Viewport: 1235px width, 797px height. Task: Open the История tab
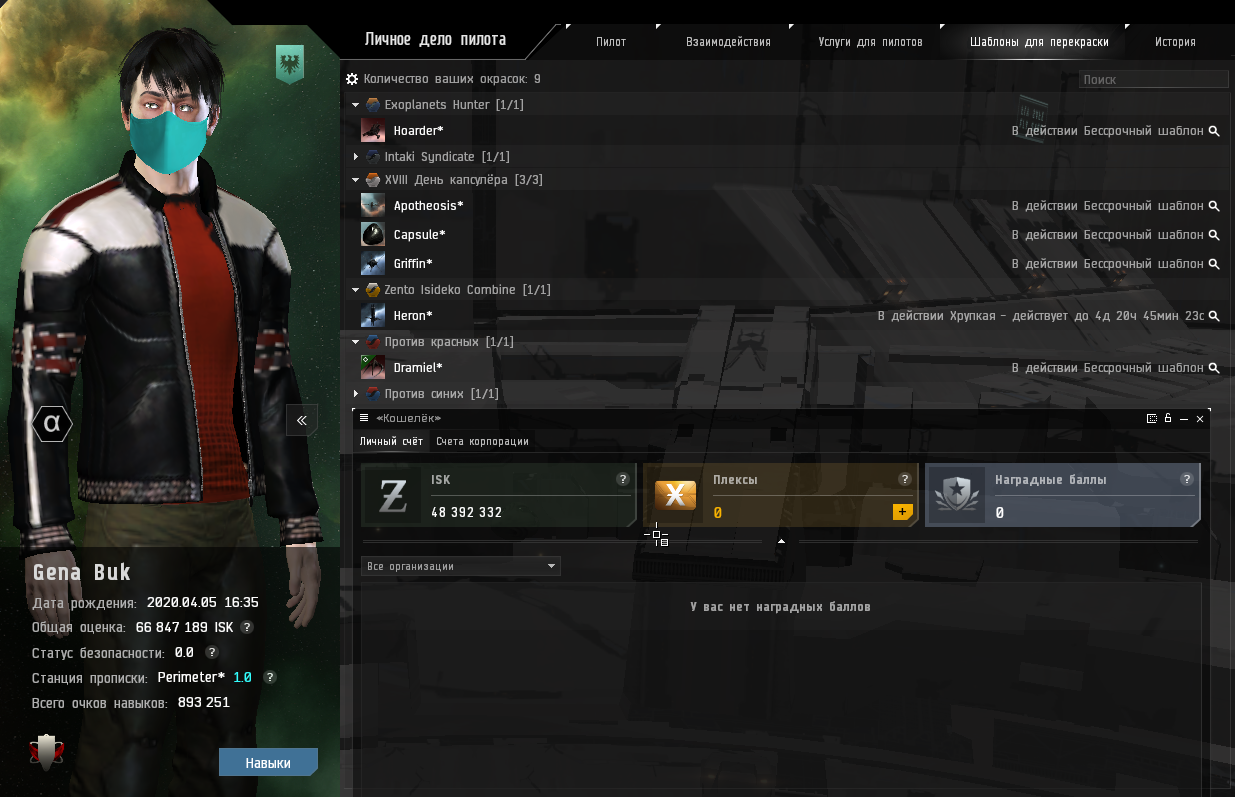[x=1175, y=42]
